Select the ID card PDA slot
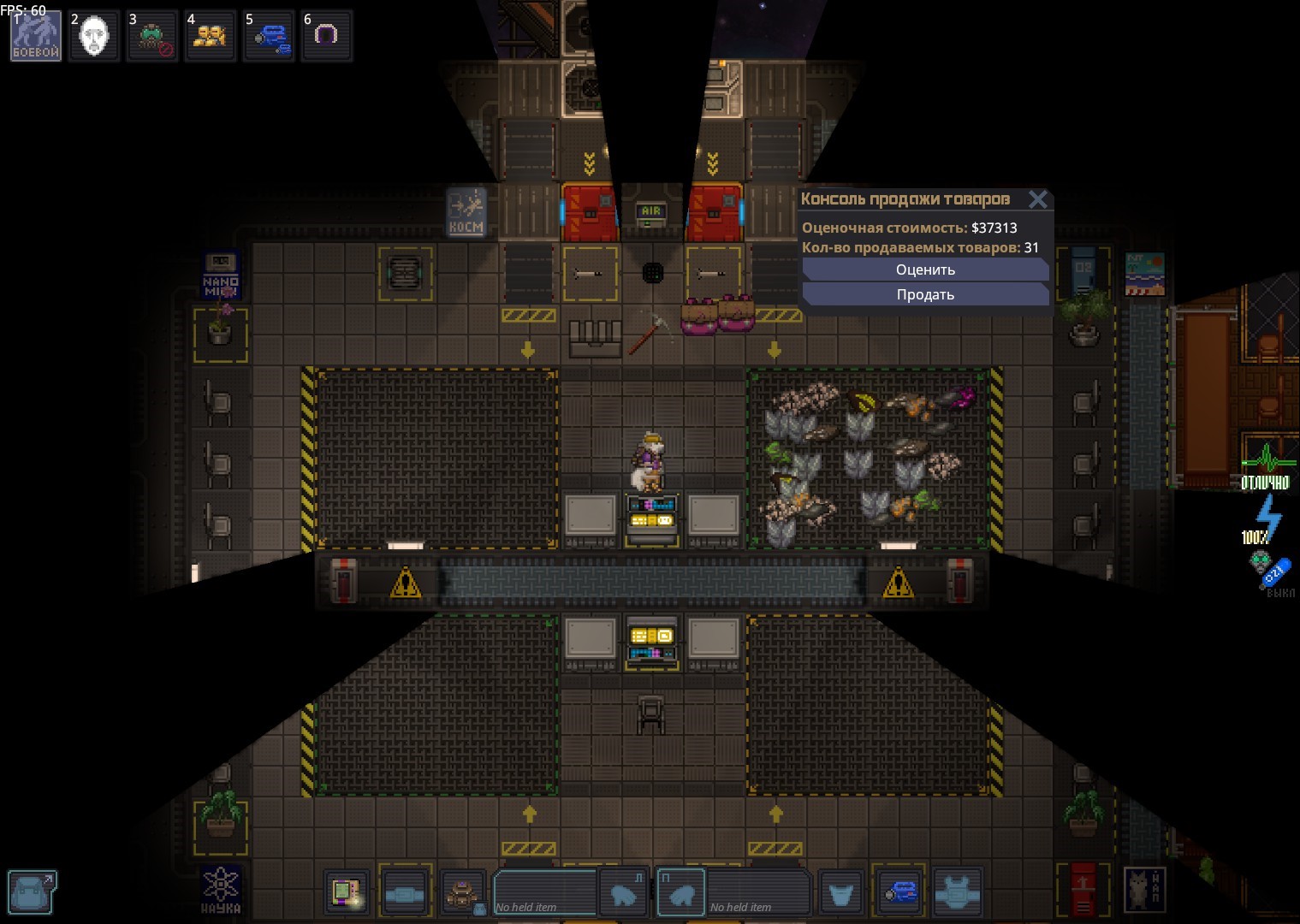The width and height of the screenshot is (1300, 924). tap(347, 894)
